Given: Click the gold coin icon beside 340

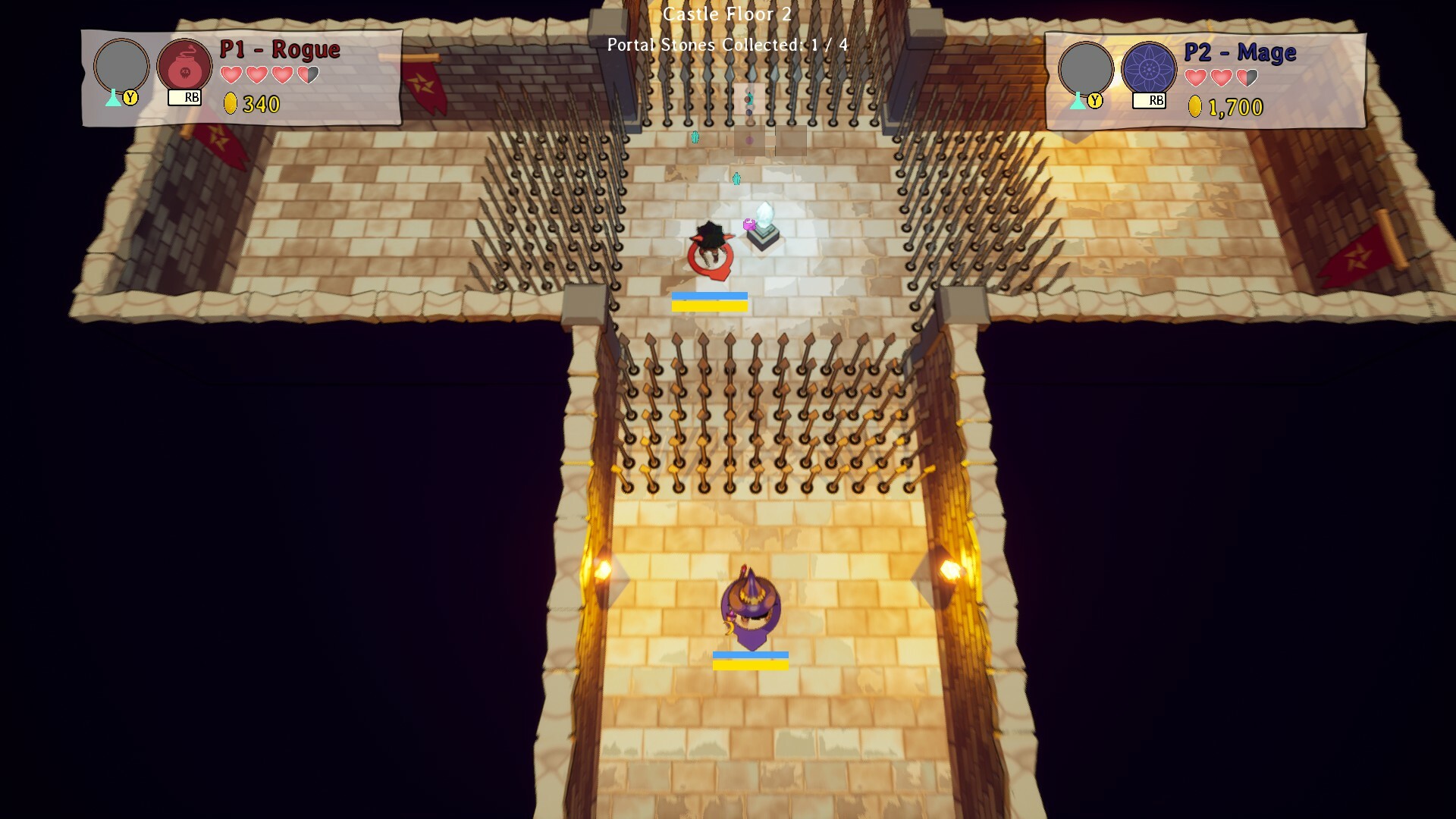Looking at the screenshot, I should [x=232, y=104].
